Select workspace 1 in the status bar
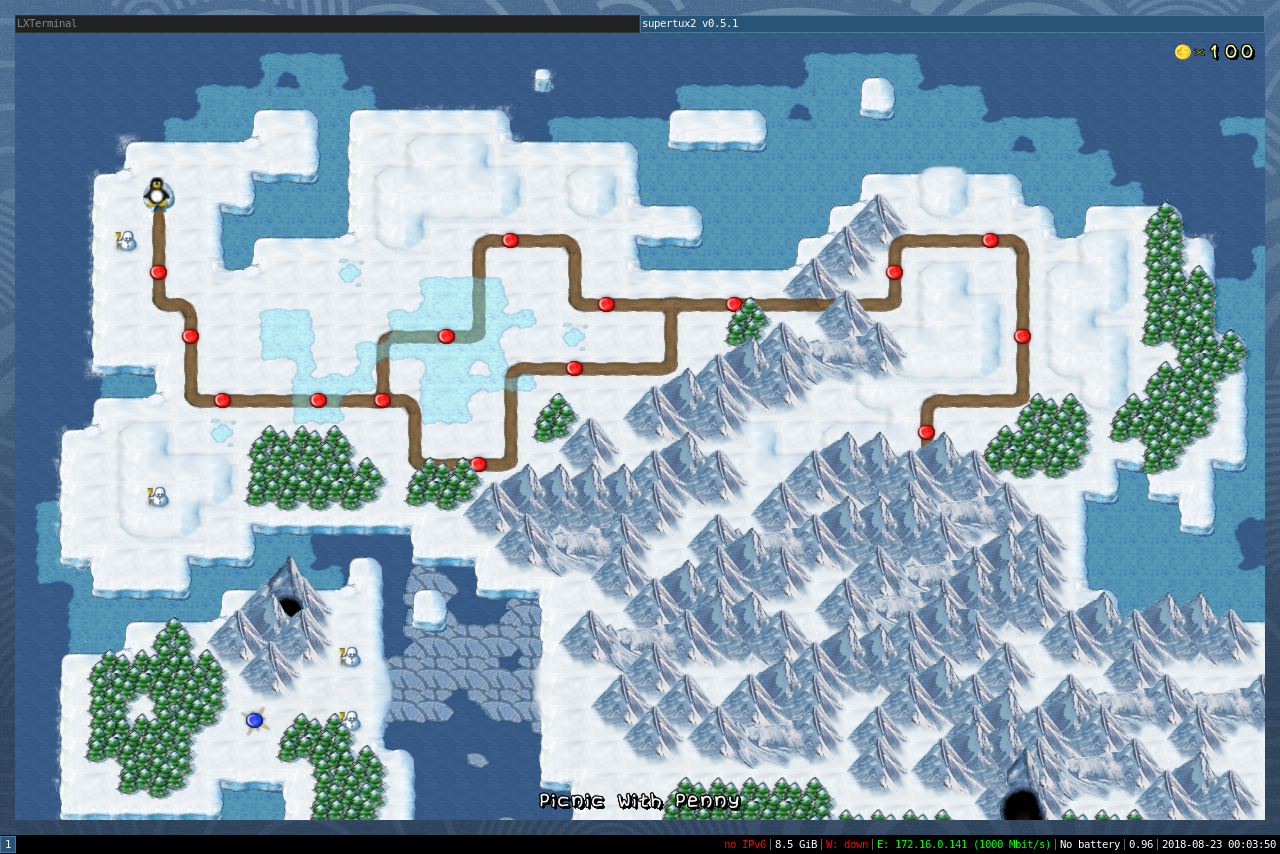The width and height of the screenshot is (1280, 854). (x=8, y=845)
